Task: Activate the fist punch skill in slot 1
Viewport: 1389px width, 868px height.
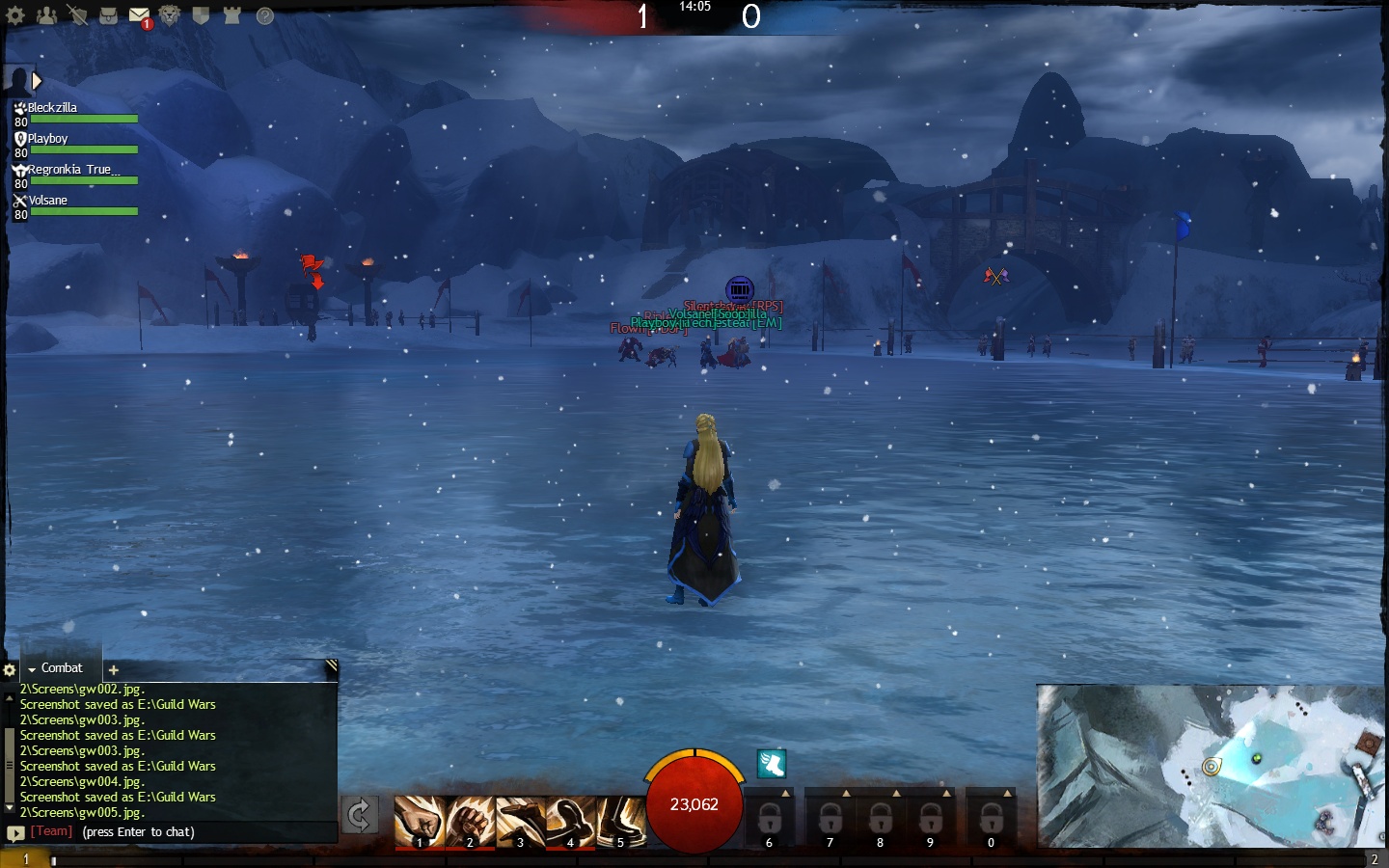Action: coord(419,822)
